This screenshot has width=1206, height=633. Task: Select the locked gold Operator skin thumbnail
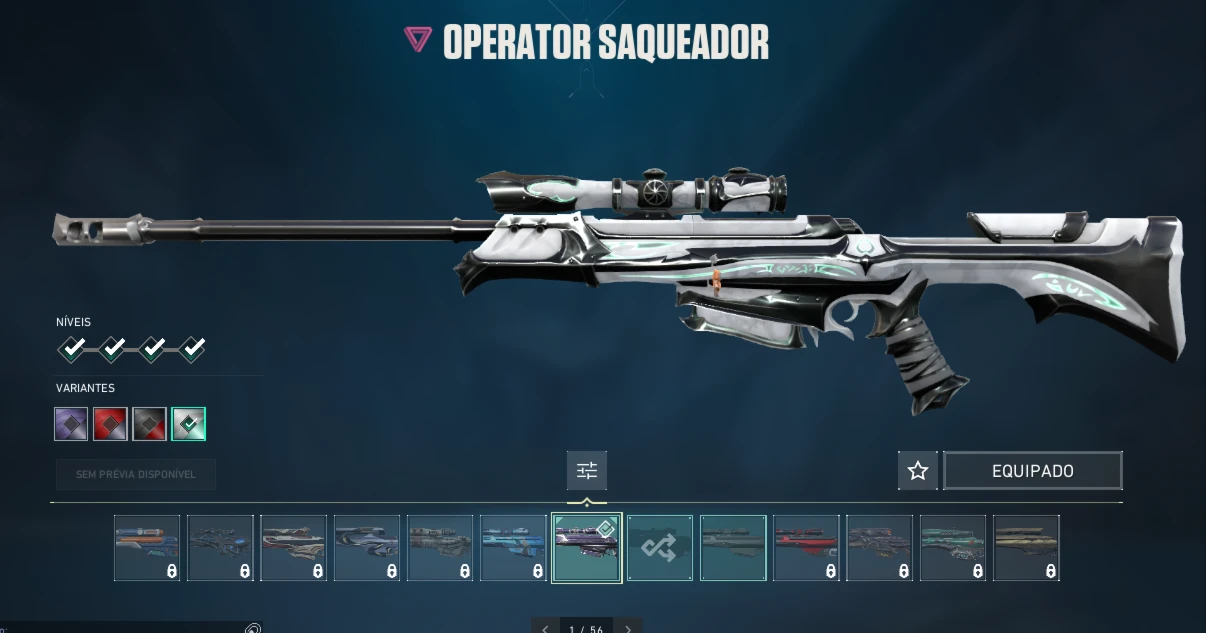pos(1026,547)
